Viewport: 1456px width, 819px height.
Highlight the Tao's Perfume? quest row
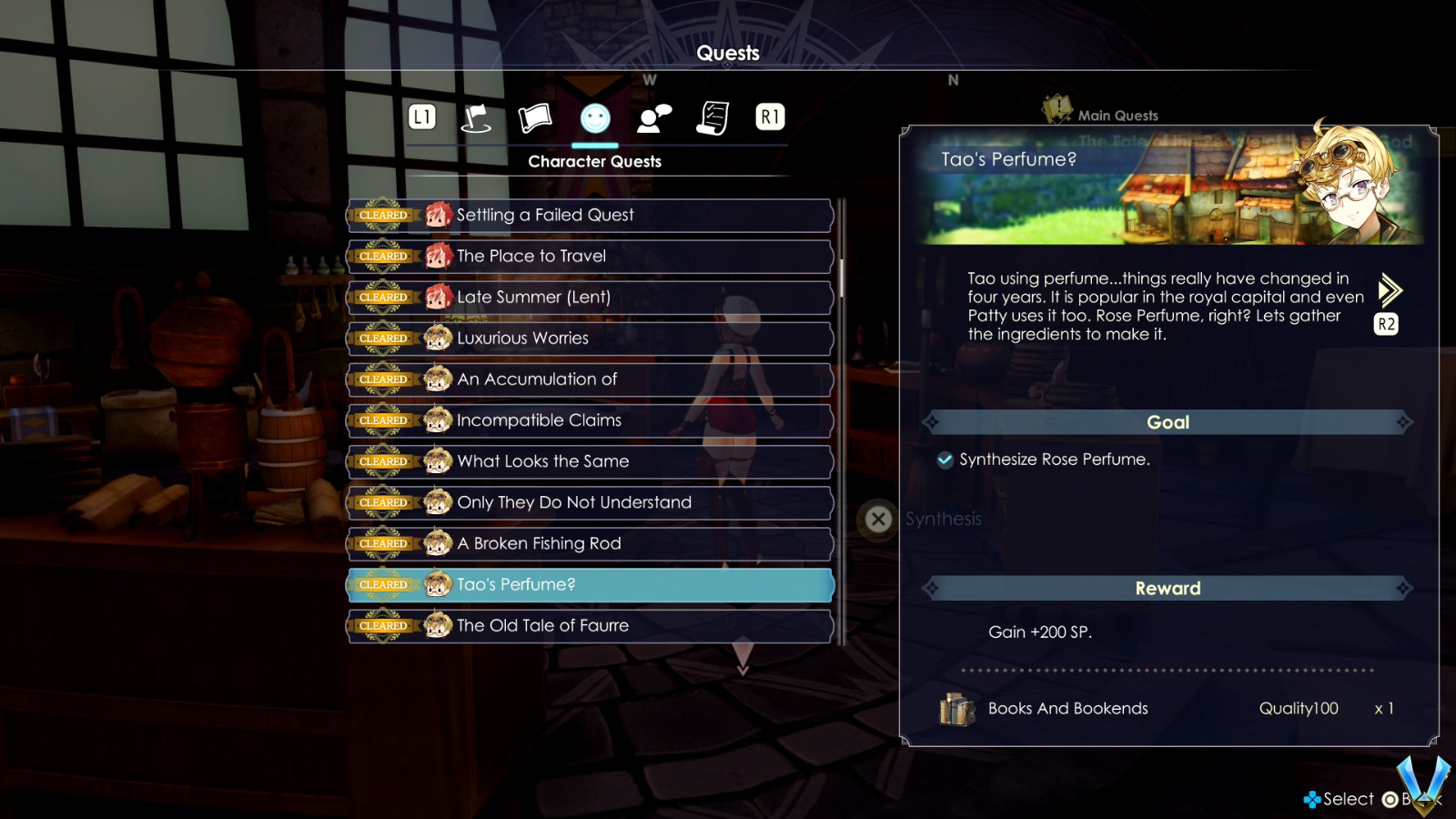[x=590, y=584]
